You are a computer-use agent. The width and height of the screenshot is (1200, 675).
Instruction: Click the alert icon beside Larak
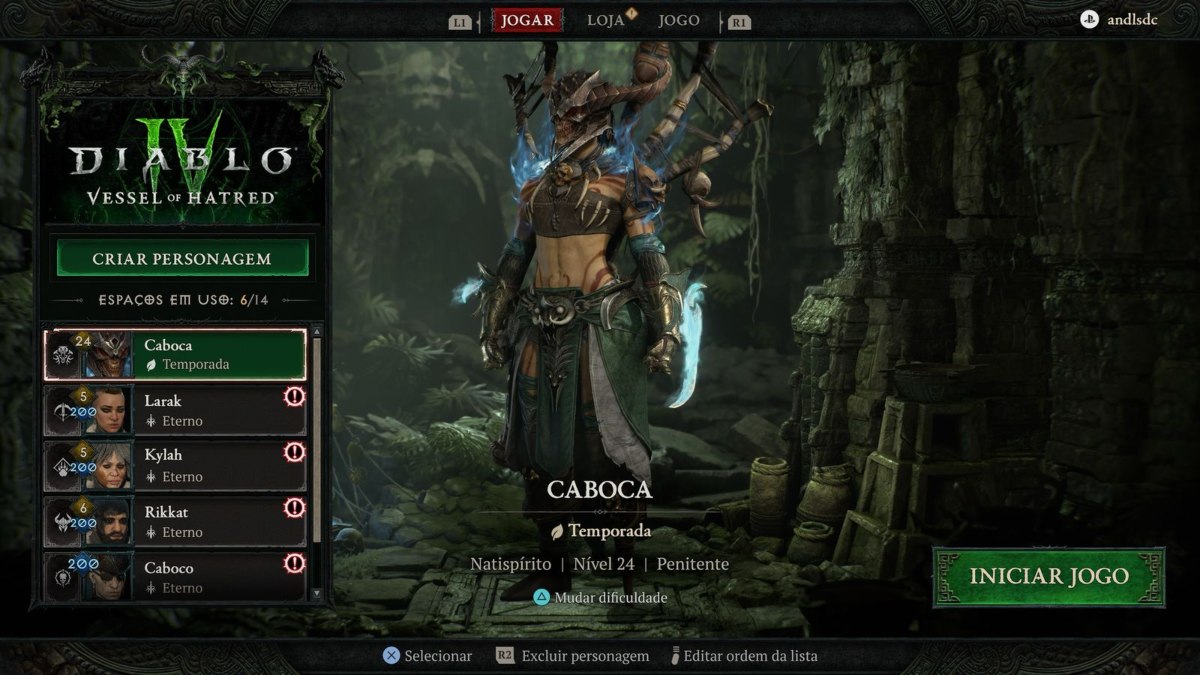coord(294,397)
